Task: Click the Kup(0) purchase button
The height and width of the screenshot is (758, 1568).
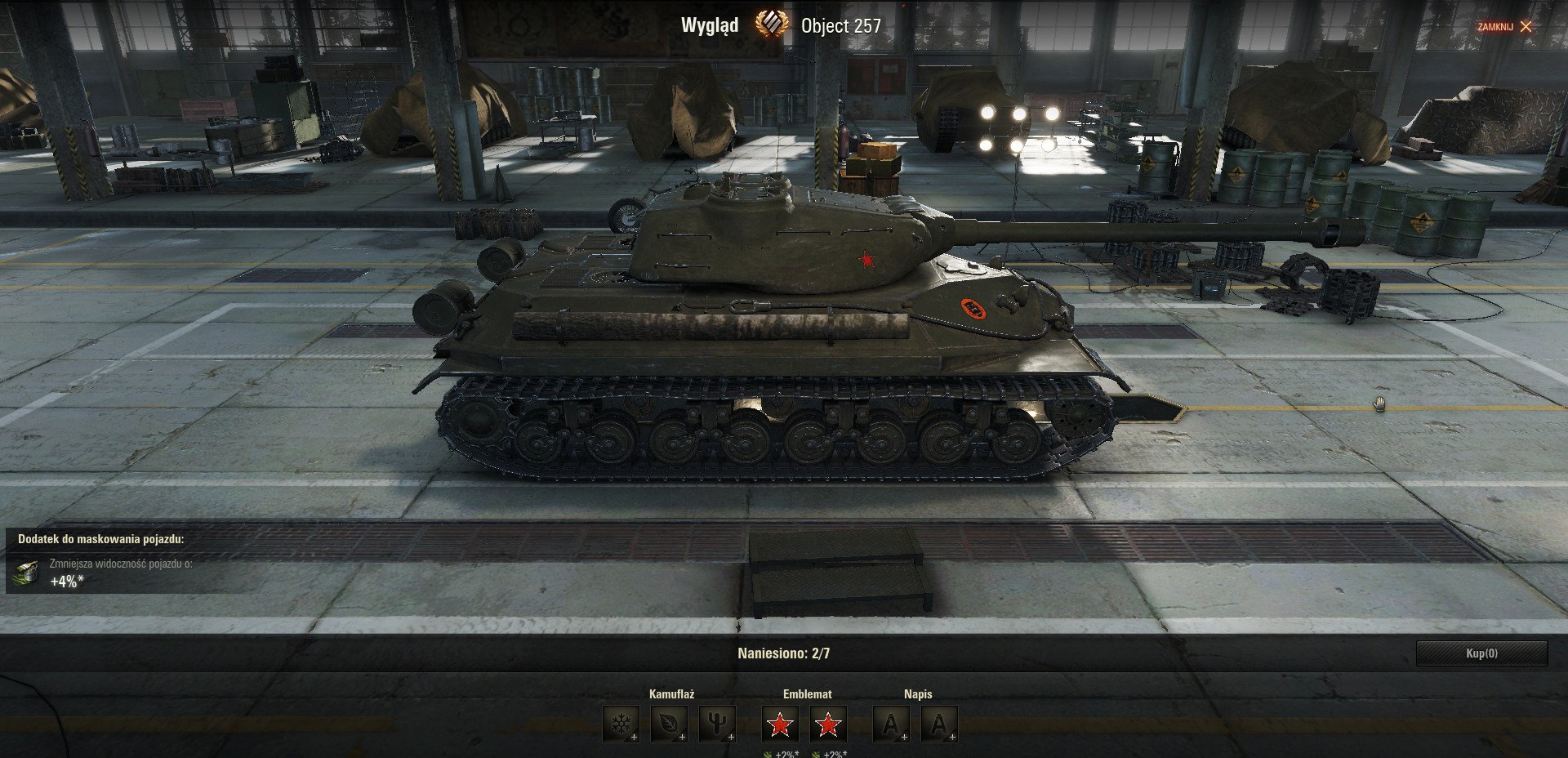Action: (1481, 653)
